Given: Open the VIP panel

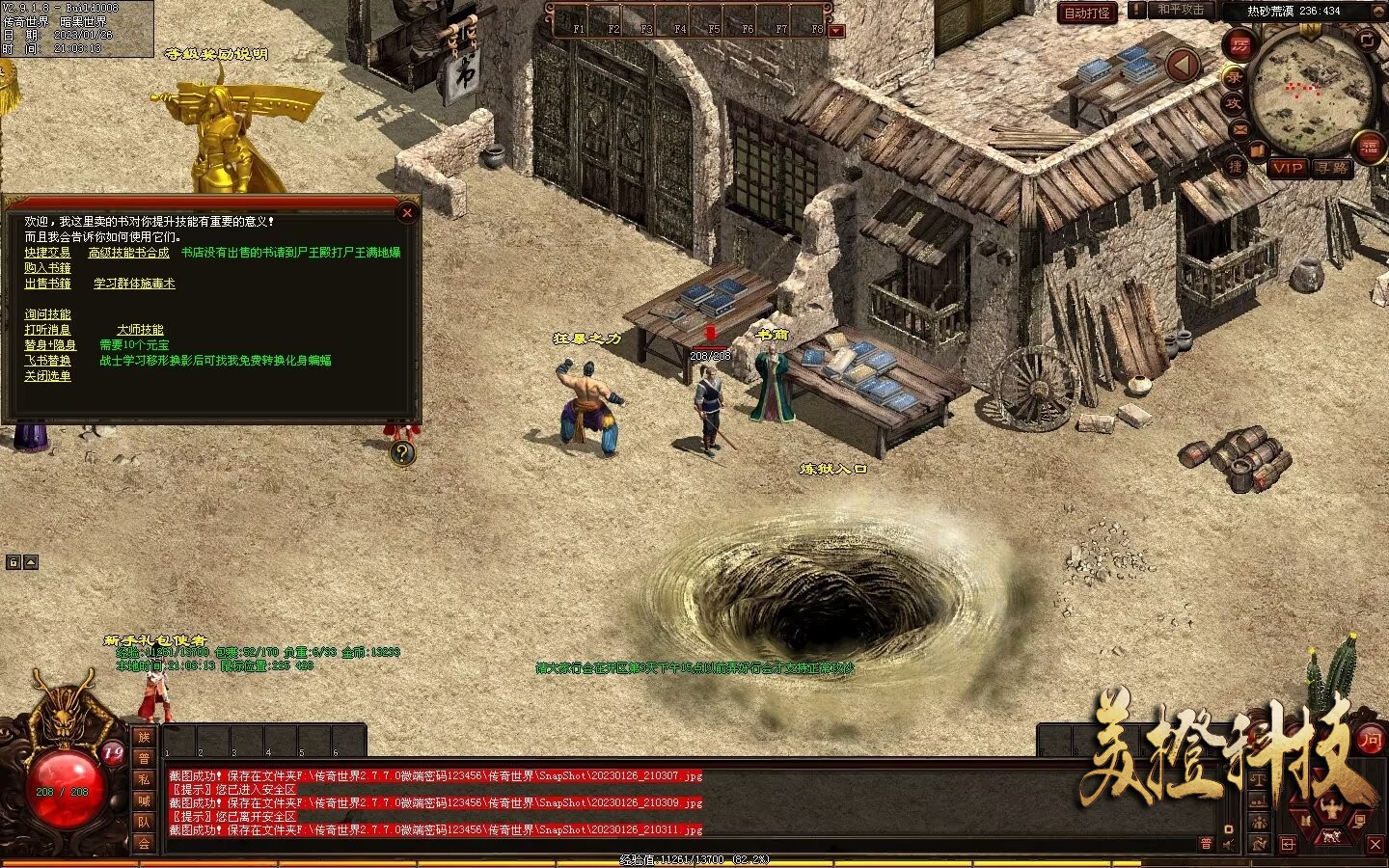Looking at the screenshot, I should (1287, 168).
